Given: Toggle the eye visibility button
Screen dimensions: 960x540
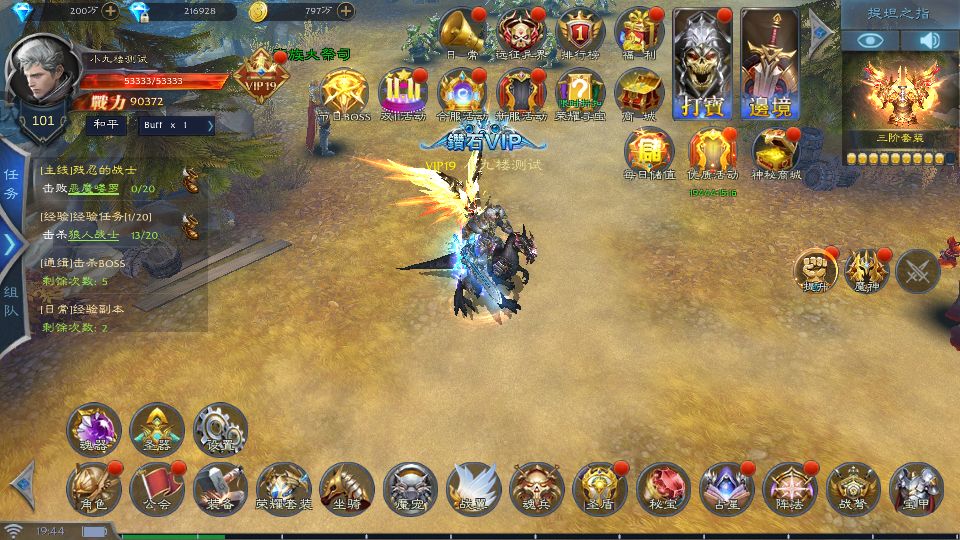Looking at the screenshot, I should [x=870, y=40].
